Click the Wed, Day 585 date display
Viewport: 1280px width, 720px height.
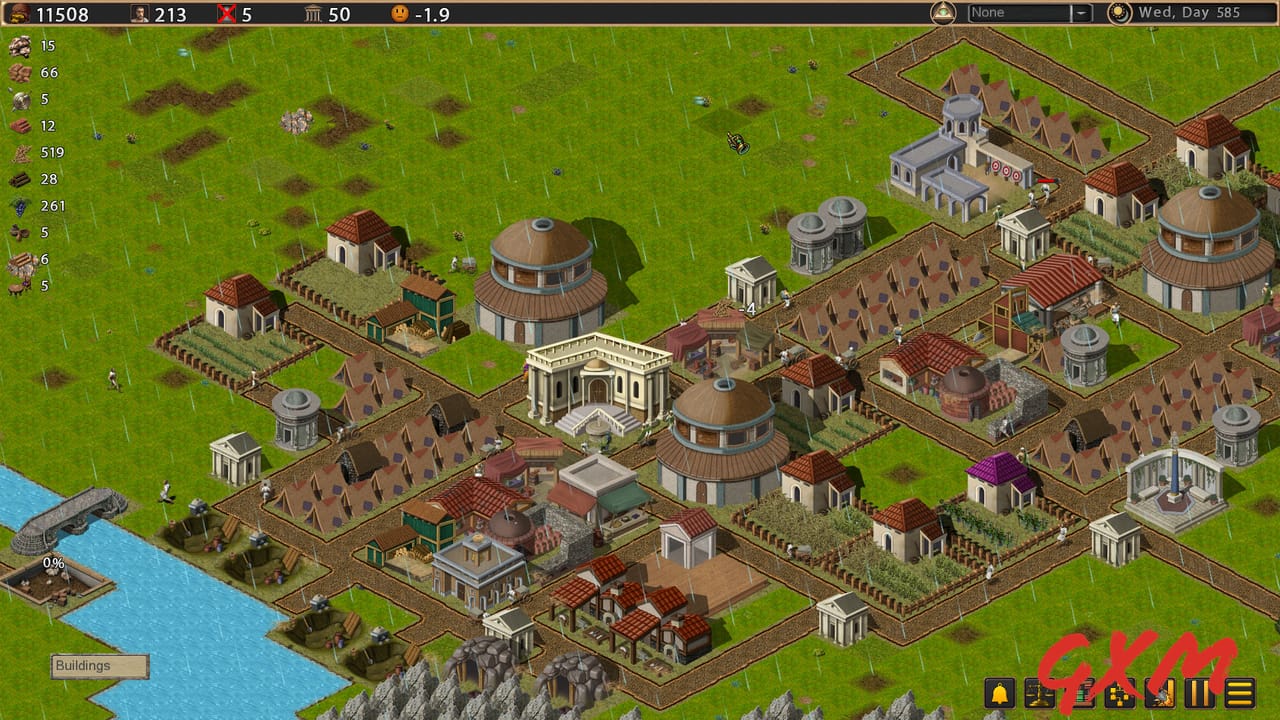(1190, 13)
